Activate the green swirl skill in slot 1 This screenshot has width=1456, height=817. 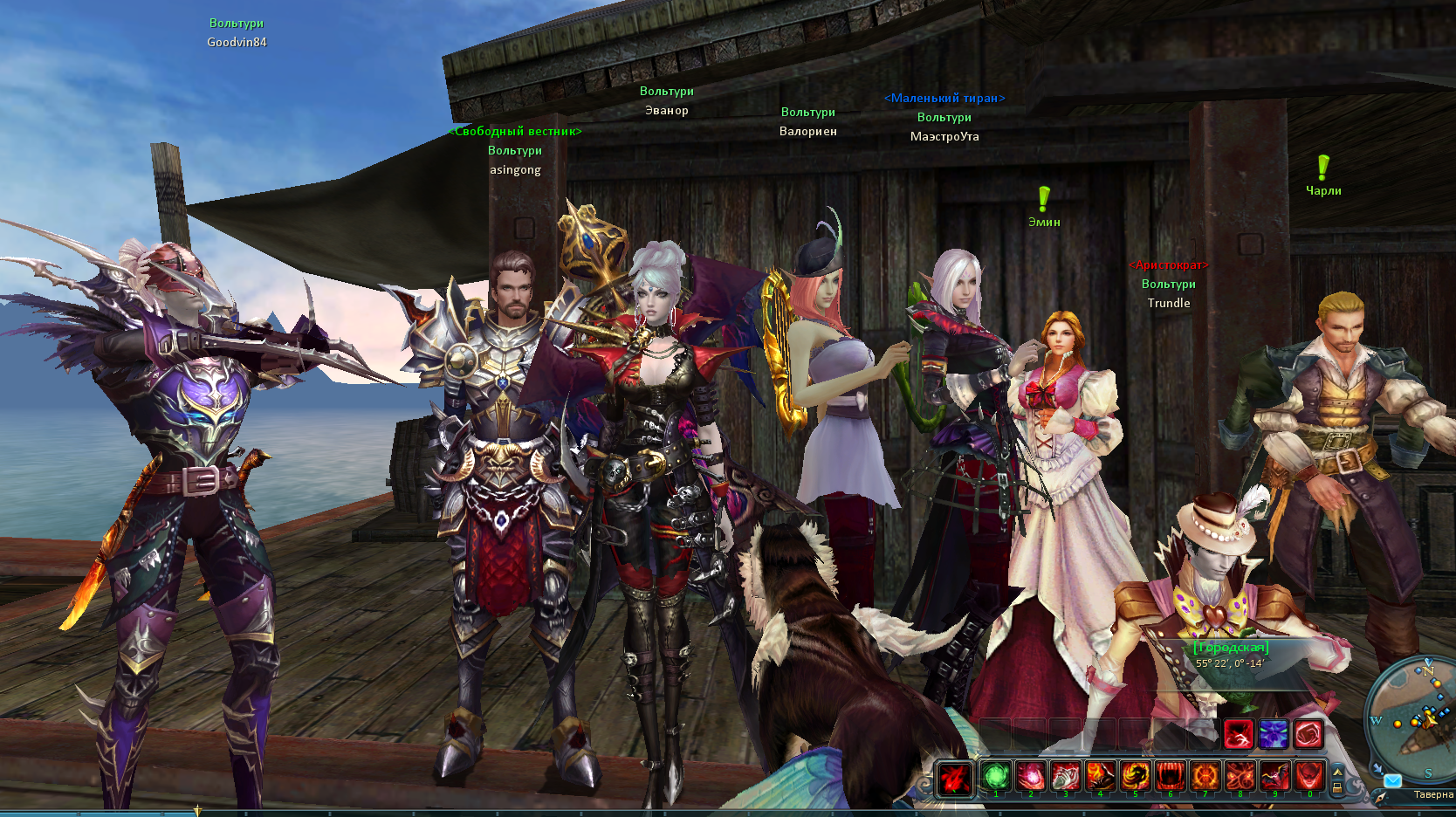995,776
